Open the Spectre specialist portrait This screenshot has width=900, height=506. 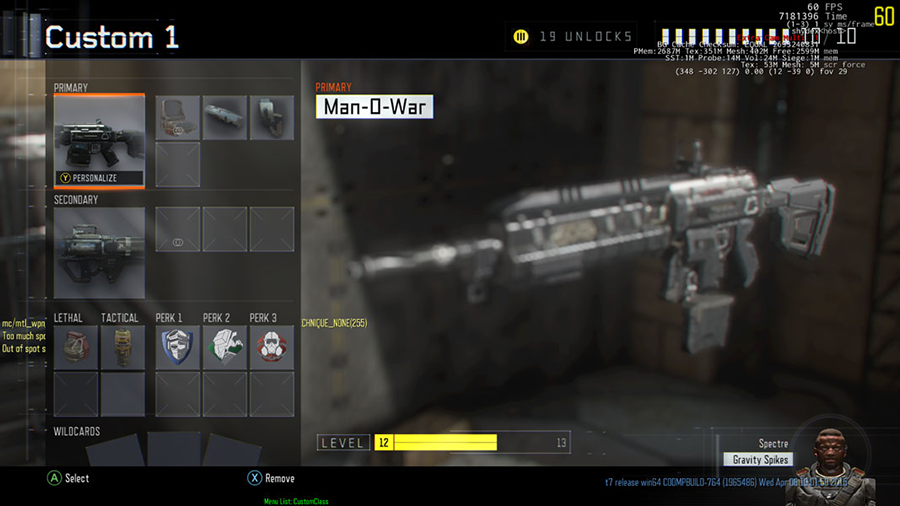point(828,458)
